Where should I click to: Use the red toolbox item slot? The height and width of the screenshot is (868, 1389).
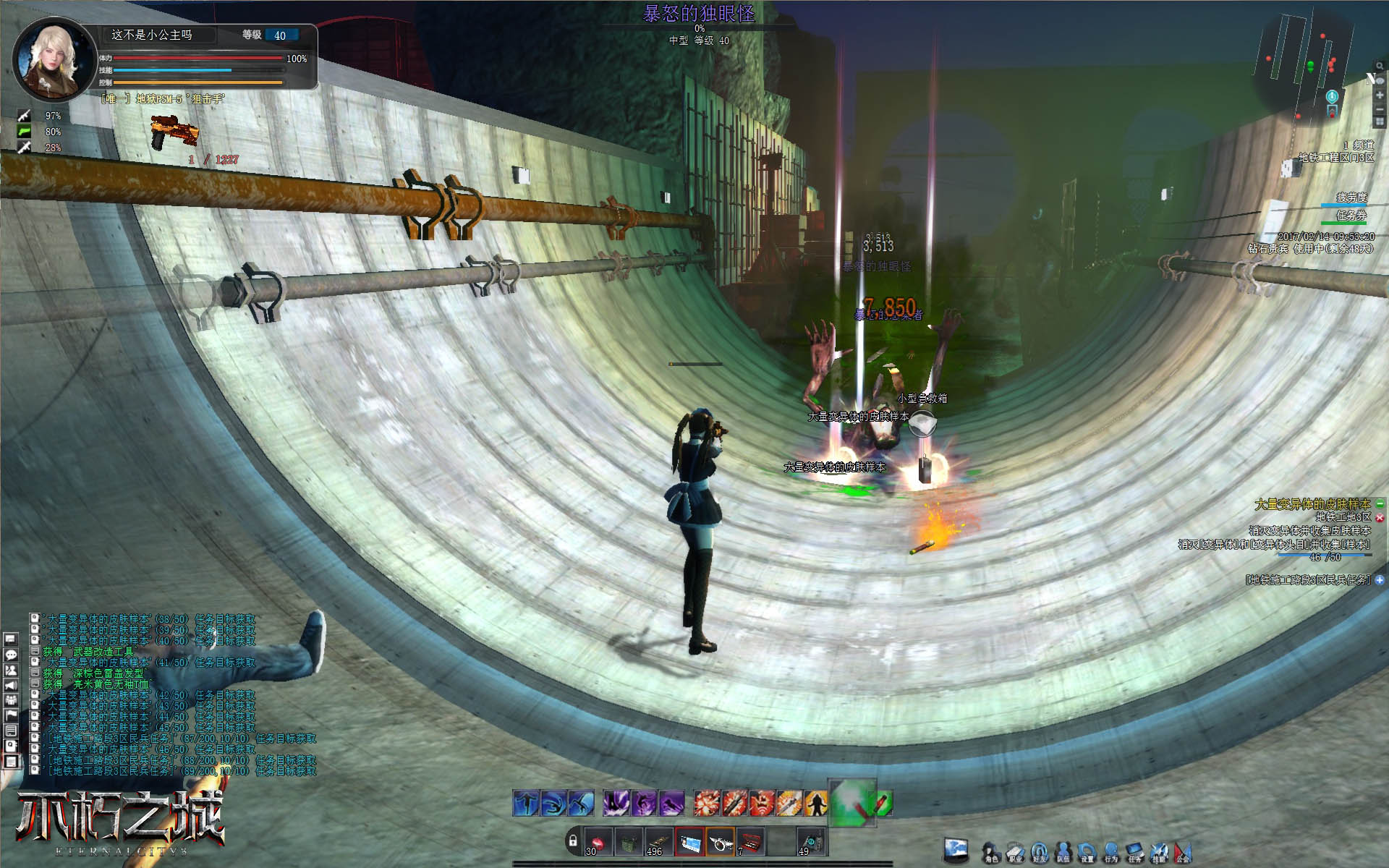[x=751, y=842]
